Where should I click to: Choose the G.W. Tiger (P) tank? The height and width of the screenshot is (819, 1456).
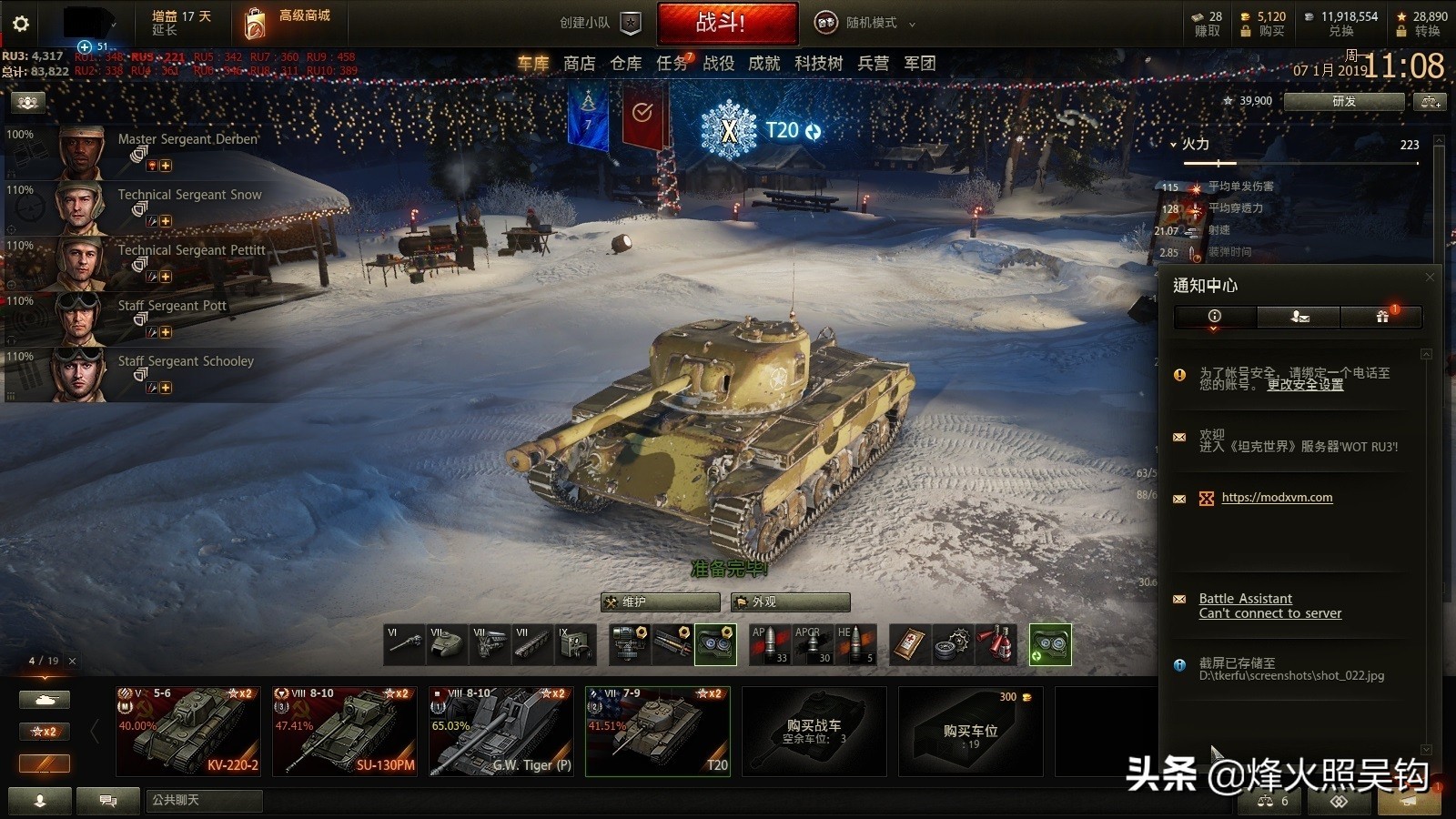pyautogui.click(x=501, y=731)
